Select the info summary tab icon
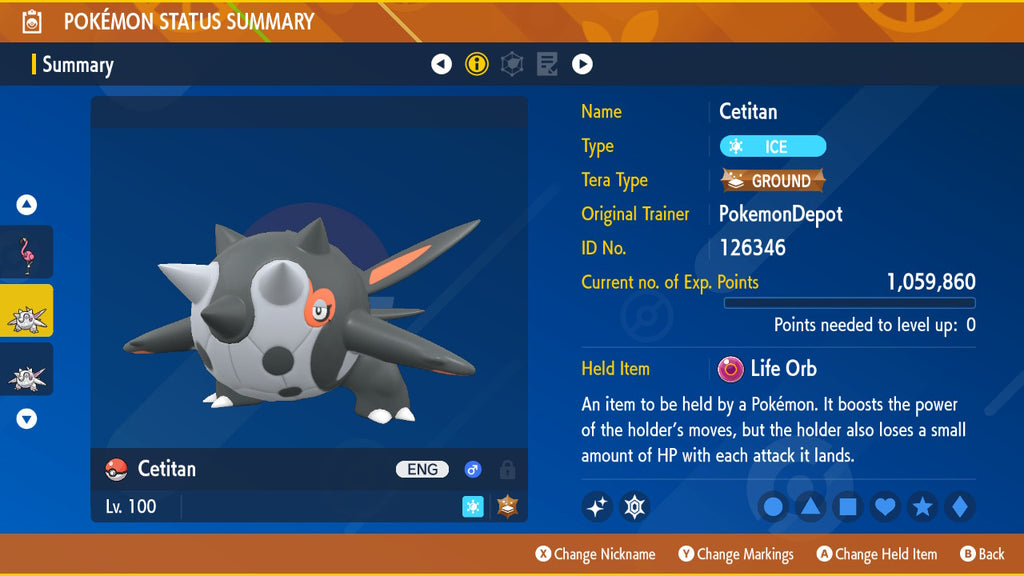This screenshot has width=1024, height=576. click(477, 65)
